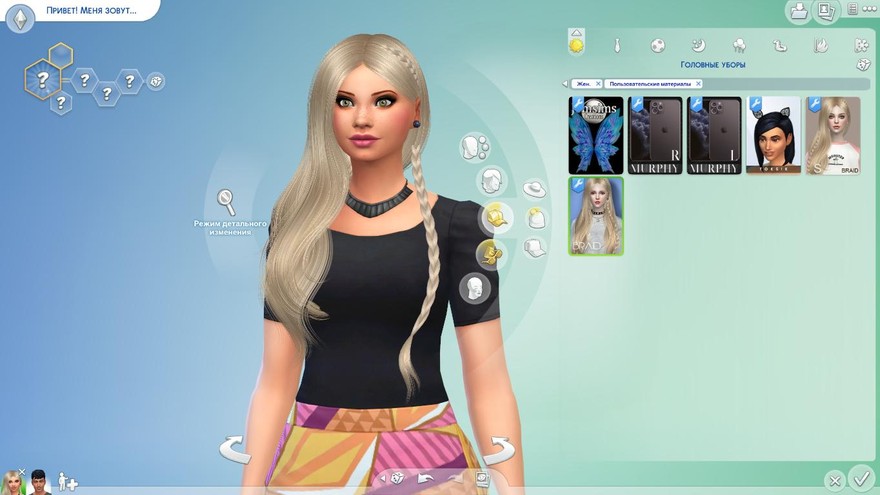Choose the Murphy phone L accessory
The width and height of the screenshot is (880, 495).
click(x=714, y=136)
